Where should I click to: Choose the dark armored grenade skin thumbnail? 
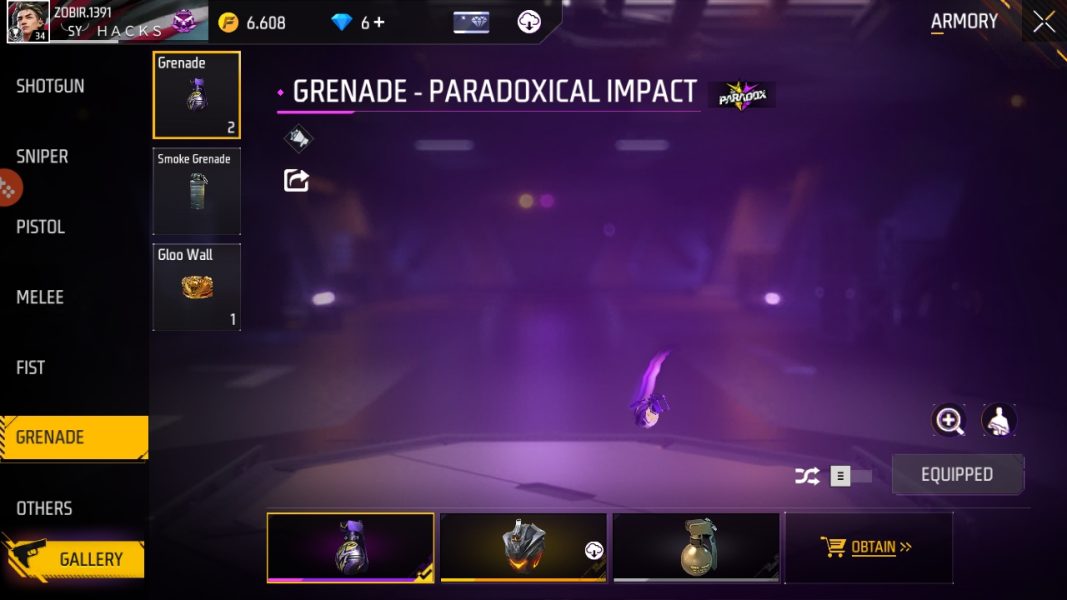point(523,547)
